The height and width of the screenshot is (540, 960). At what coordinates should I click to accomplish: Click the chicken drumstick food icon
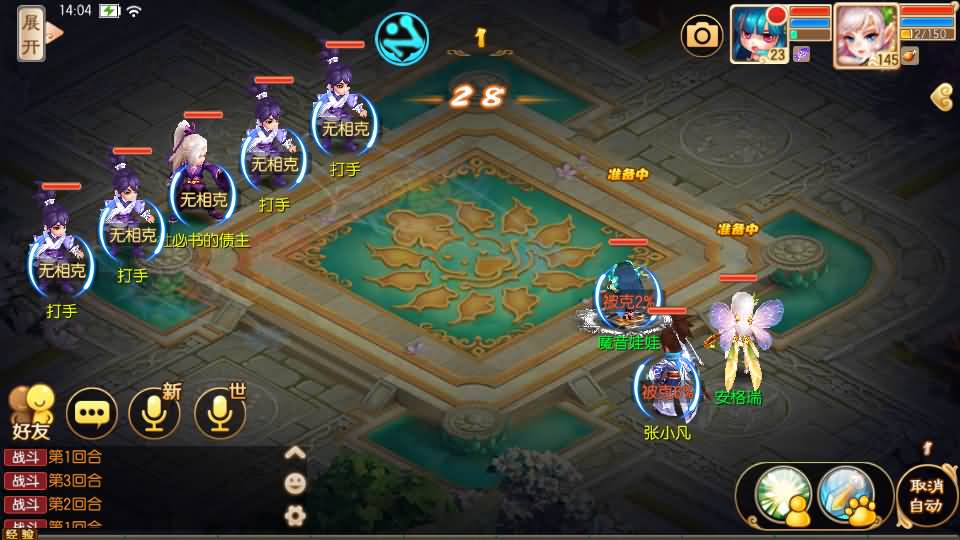point(909,56)
